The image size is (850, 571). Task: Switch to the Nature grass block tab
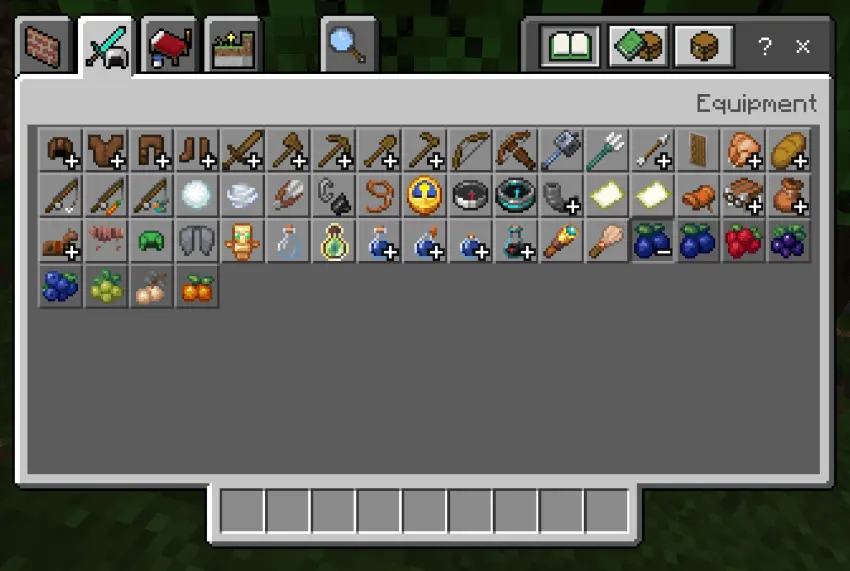click(232, 45)
